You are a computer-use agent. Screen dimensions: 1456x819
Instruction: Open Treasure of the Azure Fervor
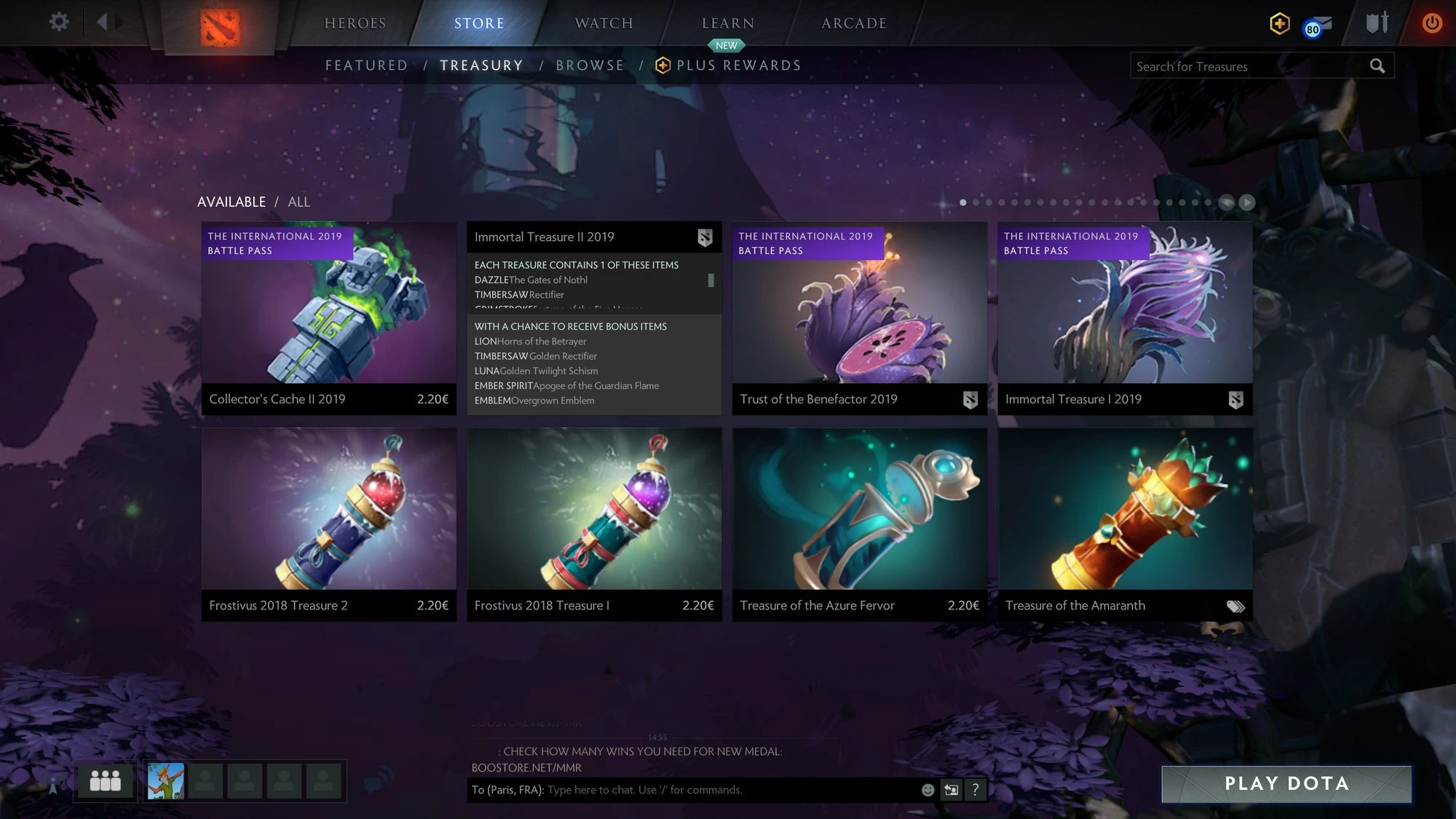(x=859, y=523)
